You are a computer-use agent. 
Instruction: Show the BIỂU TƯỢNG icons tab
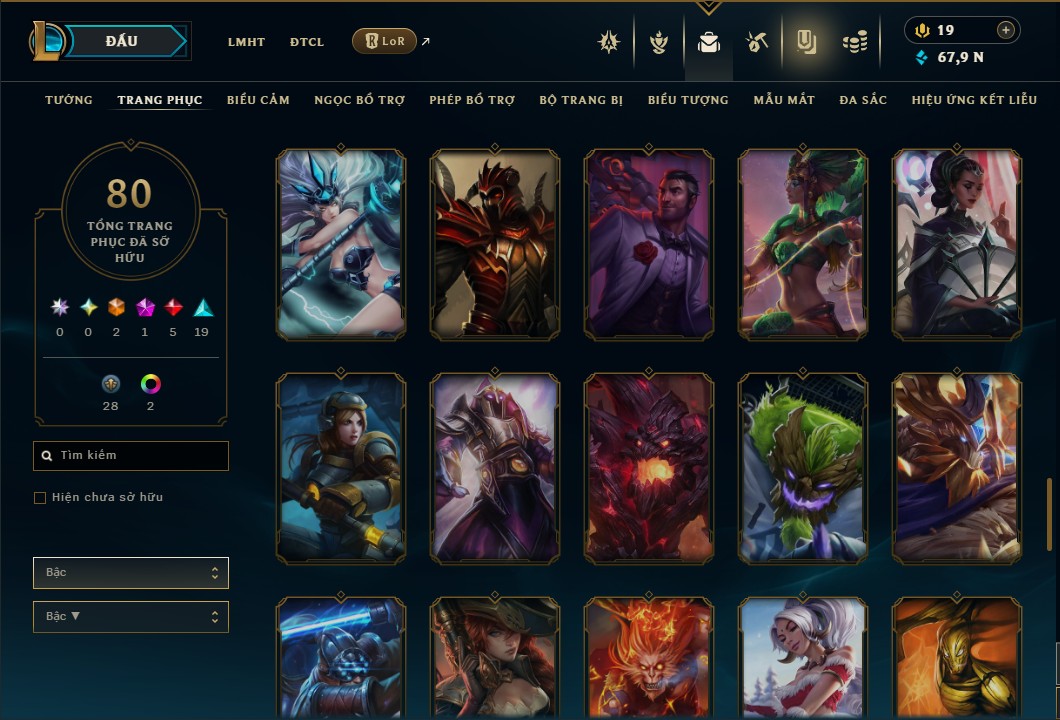pyautogui.click(x=688, y=100)
